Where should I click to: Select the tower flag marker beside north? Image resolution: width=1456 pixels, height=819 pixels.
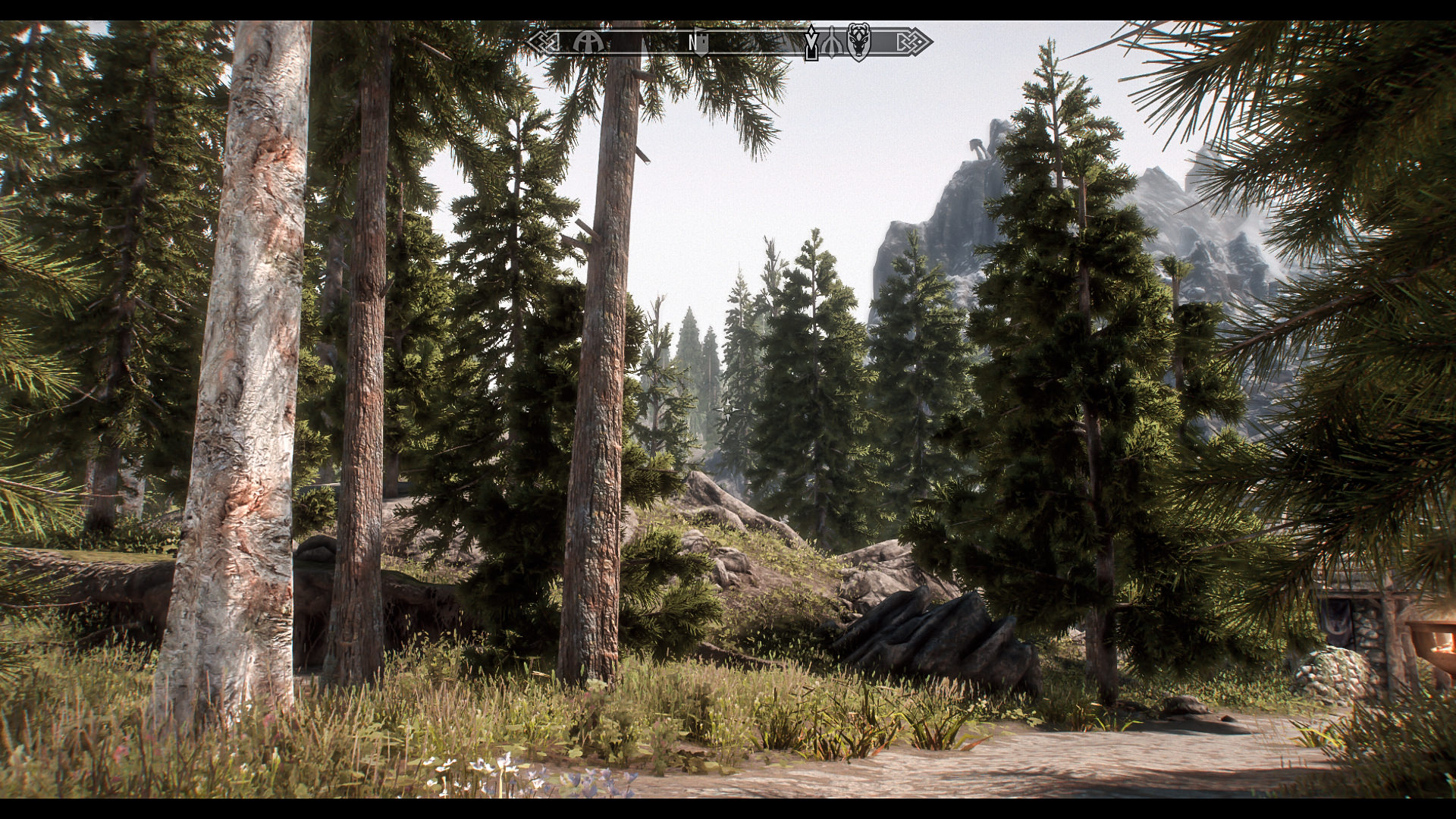pos(702,42)
